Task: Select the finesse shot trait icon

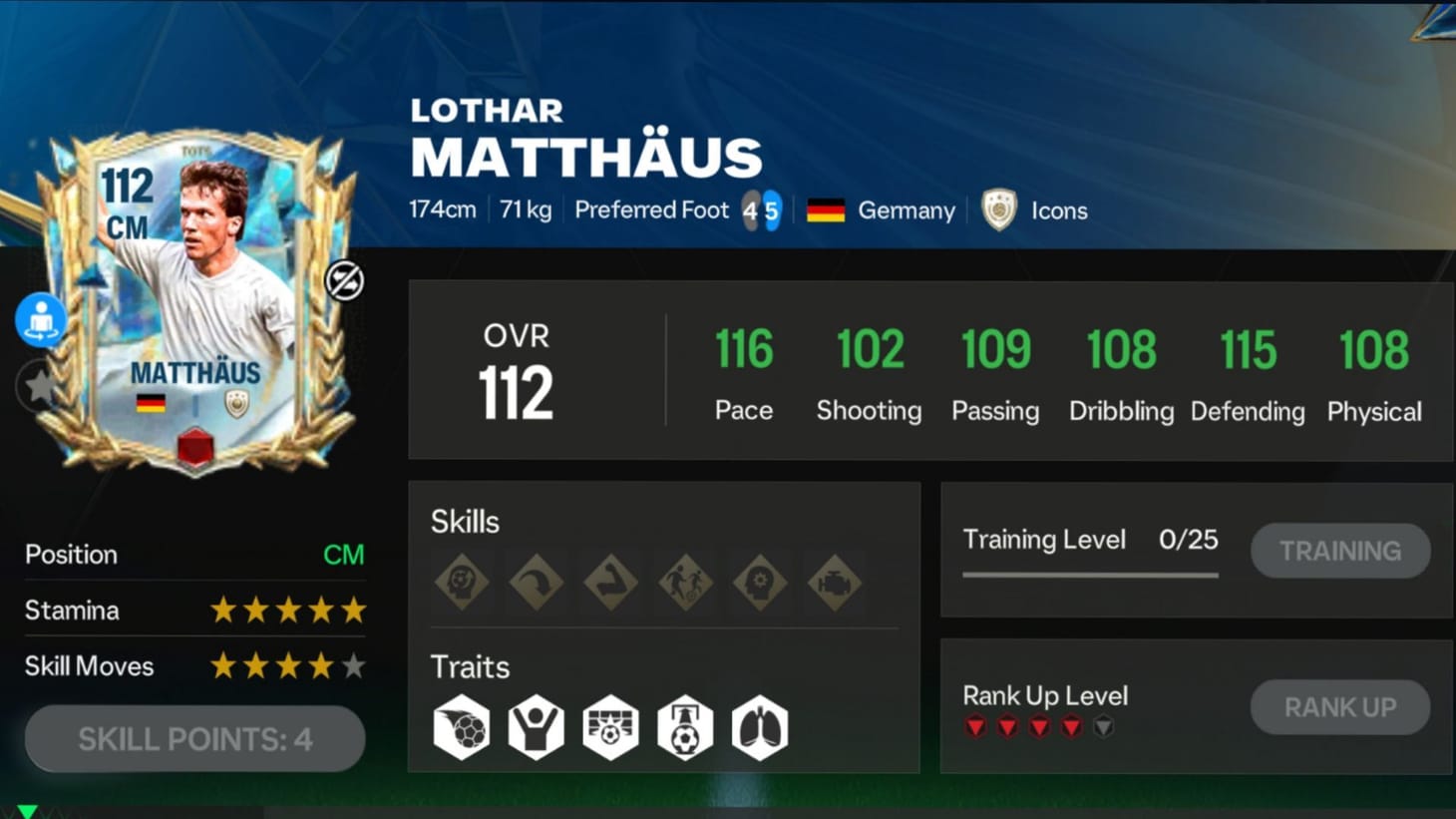Action: coord(461,727)
